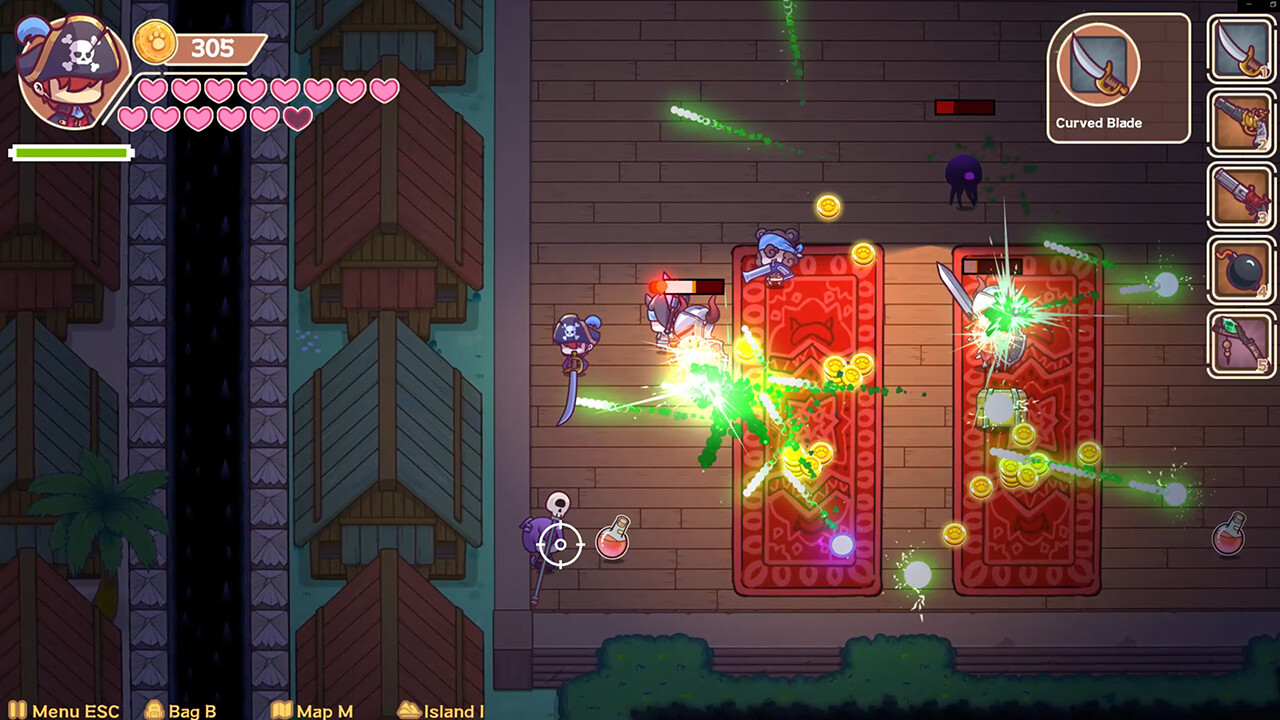Equip the revolver weapon in slot 3
This screenshot has width=1280, height=720.
point(1241,195)
